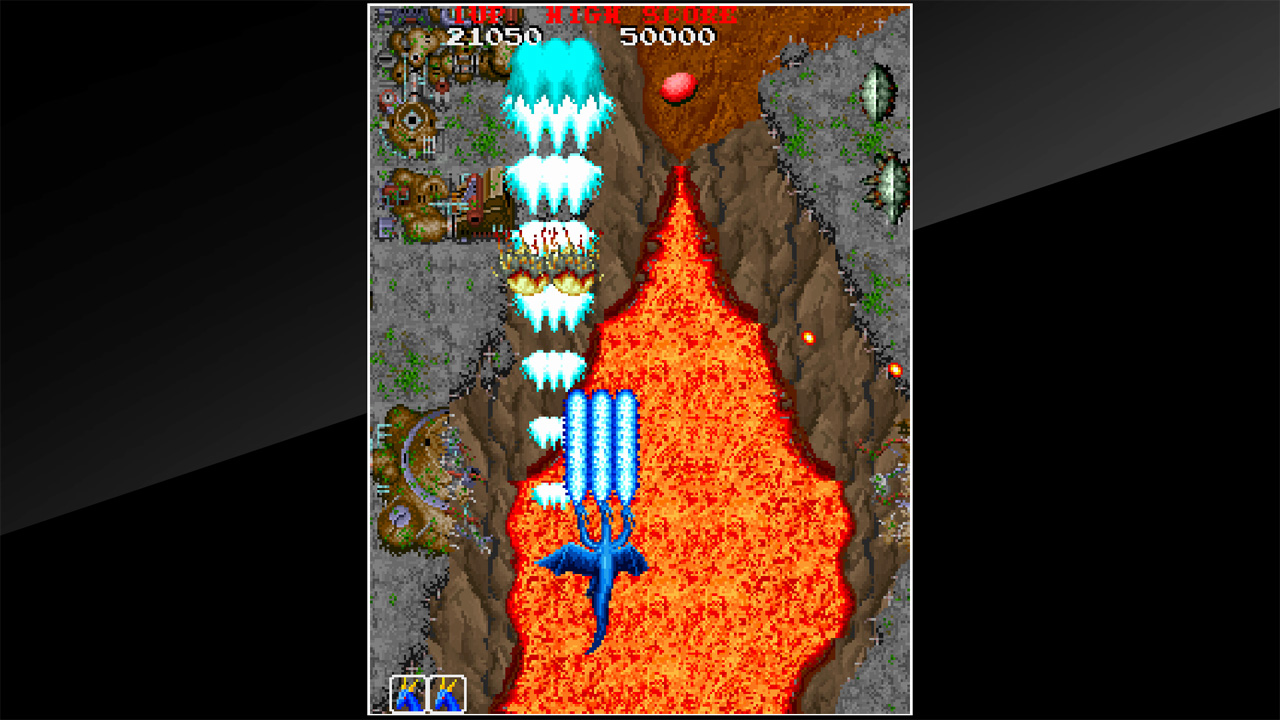Screen dimensions: 1280x720
Task: Select the first blue dragon life icon
Action: tap(410, 695)
